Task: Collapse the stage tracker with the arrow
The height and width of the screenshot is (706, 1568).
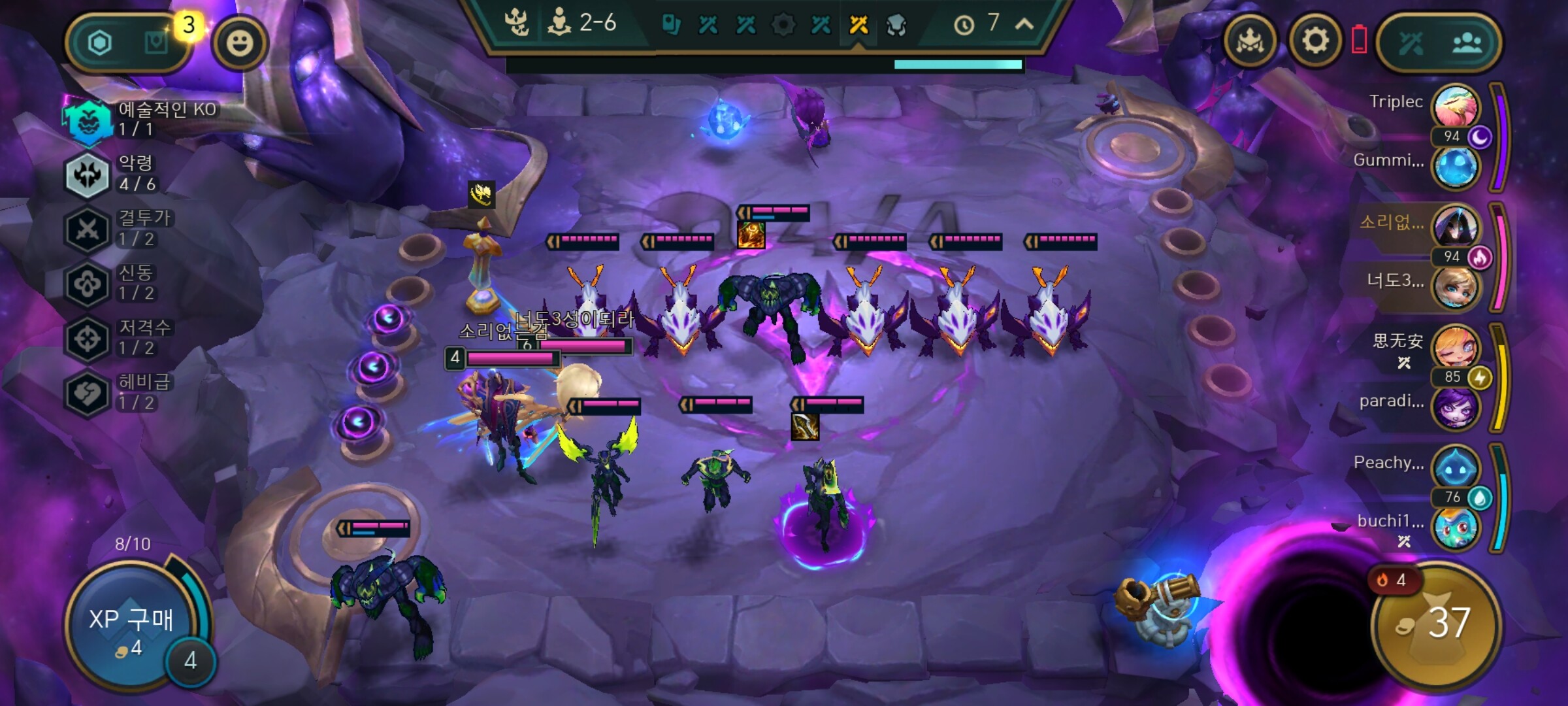Action: tap(1024, 24)
